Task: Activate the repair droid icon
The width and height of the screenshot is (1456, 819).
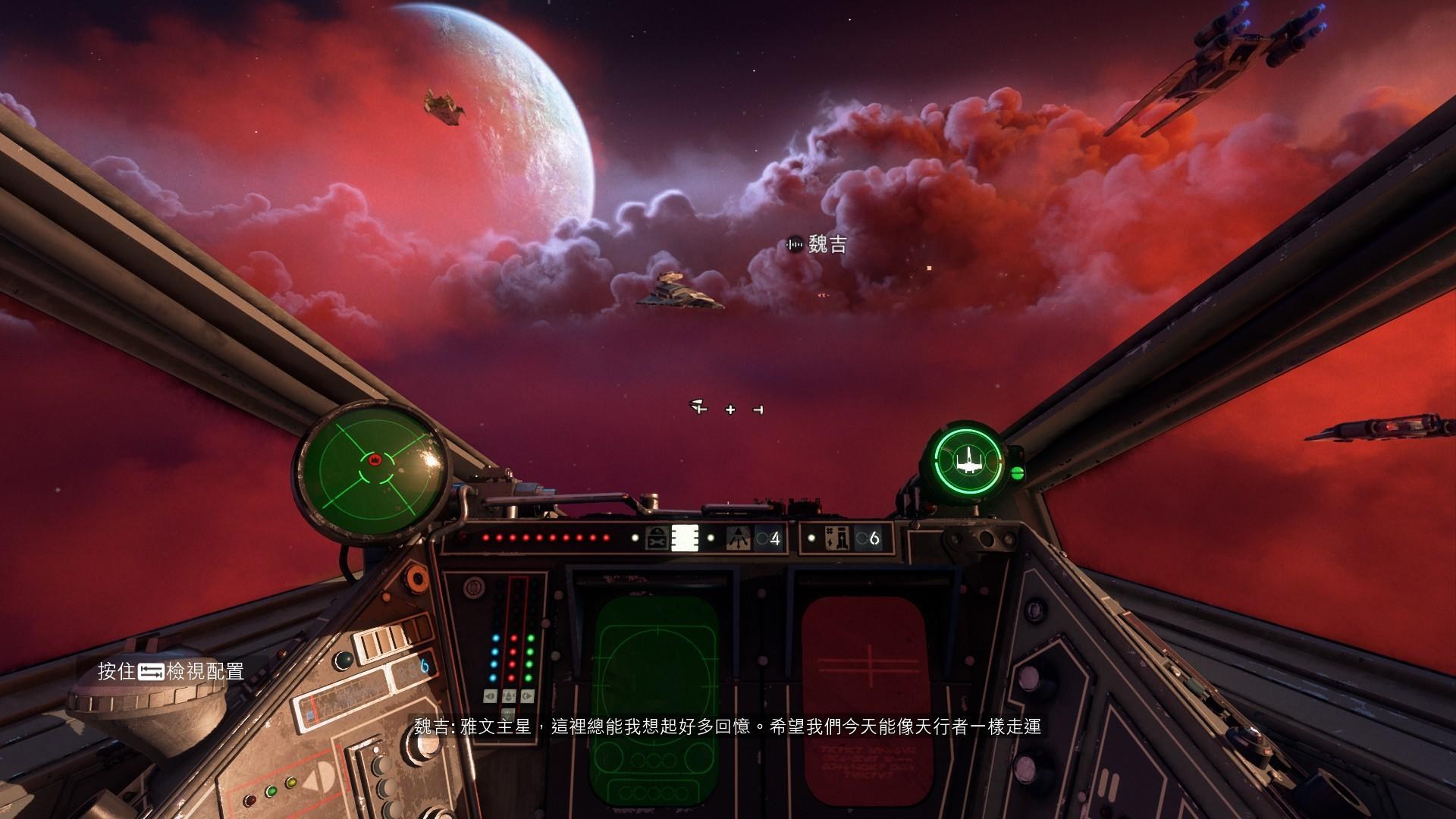Action: coord(657,538)
